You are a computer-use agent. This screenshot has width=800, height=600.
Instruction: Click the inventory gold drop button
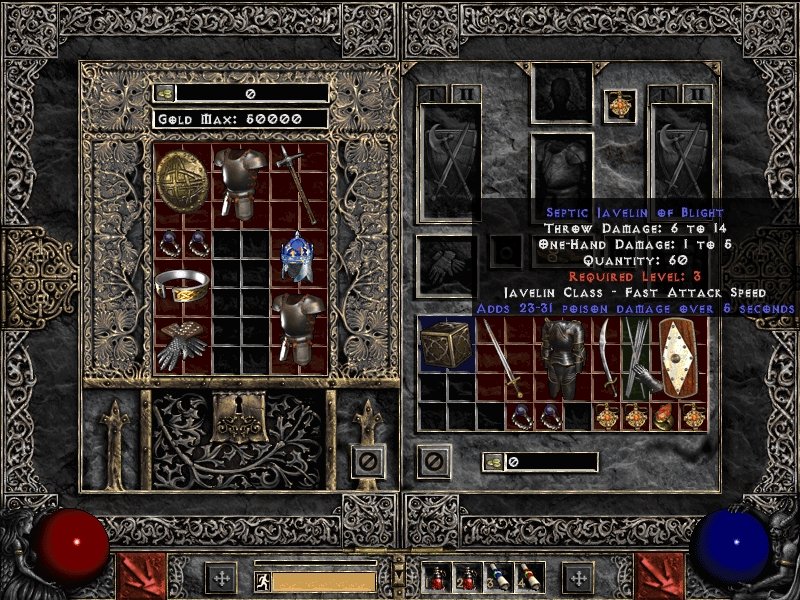[494, 462]
